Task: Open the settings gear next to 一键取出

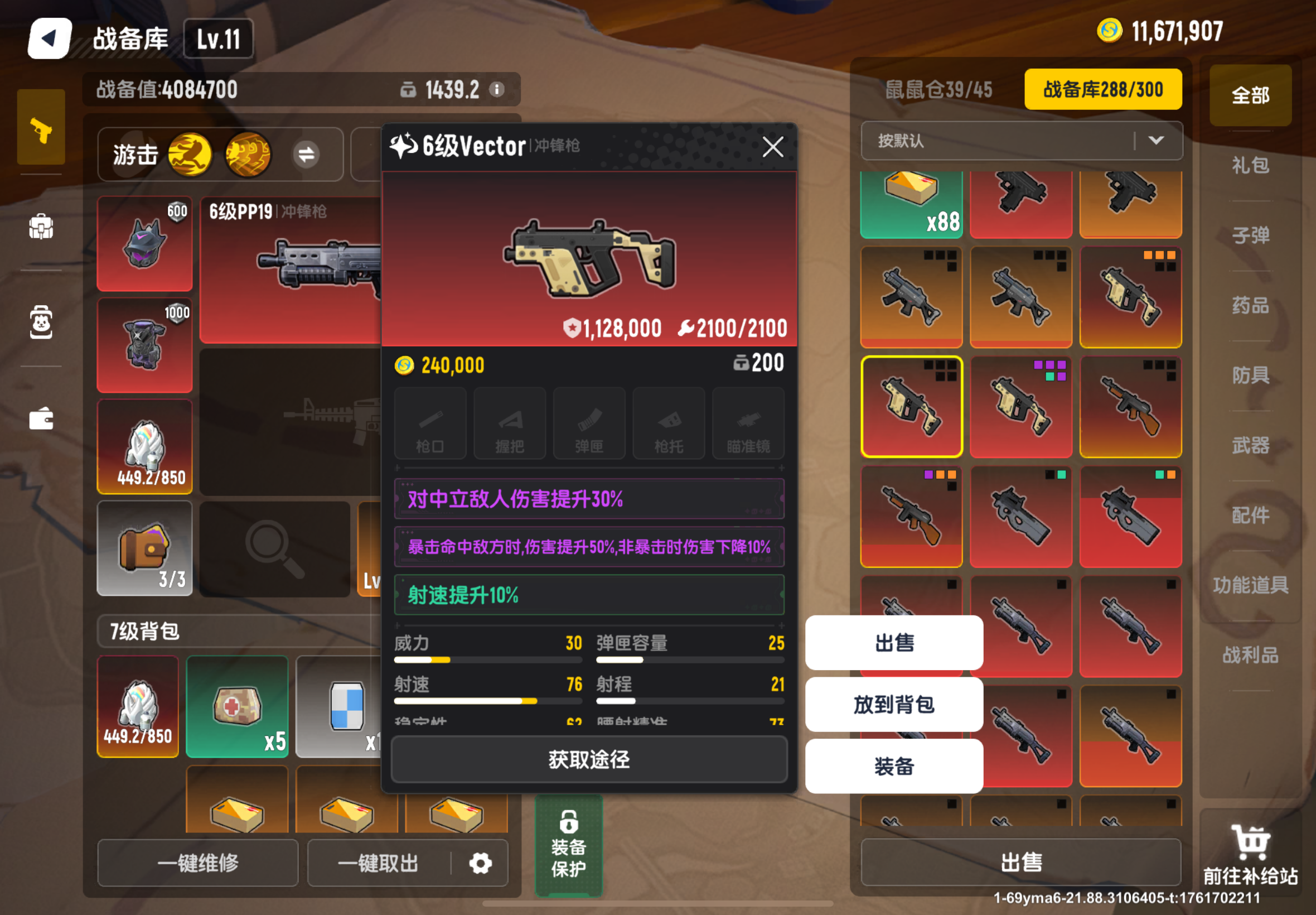Action: coord(480,863)
